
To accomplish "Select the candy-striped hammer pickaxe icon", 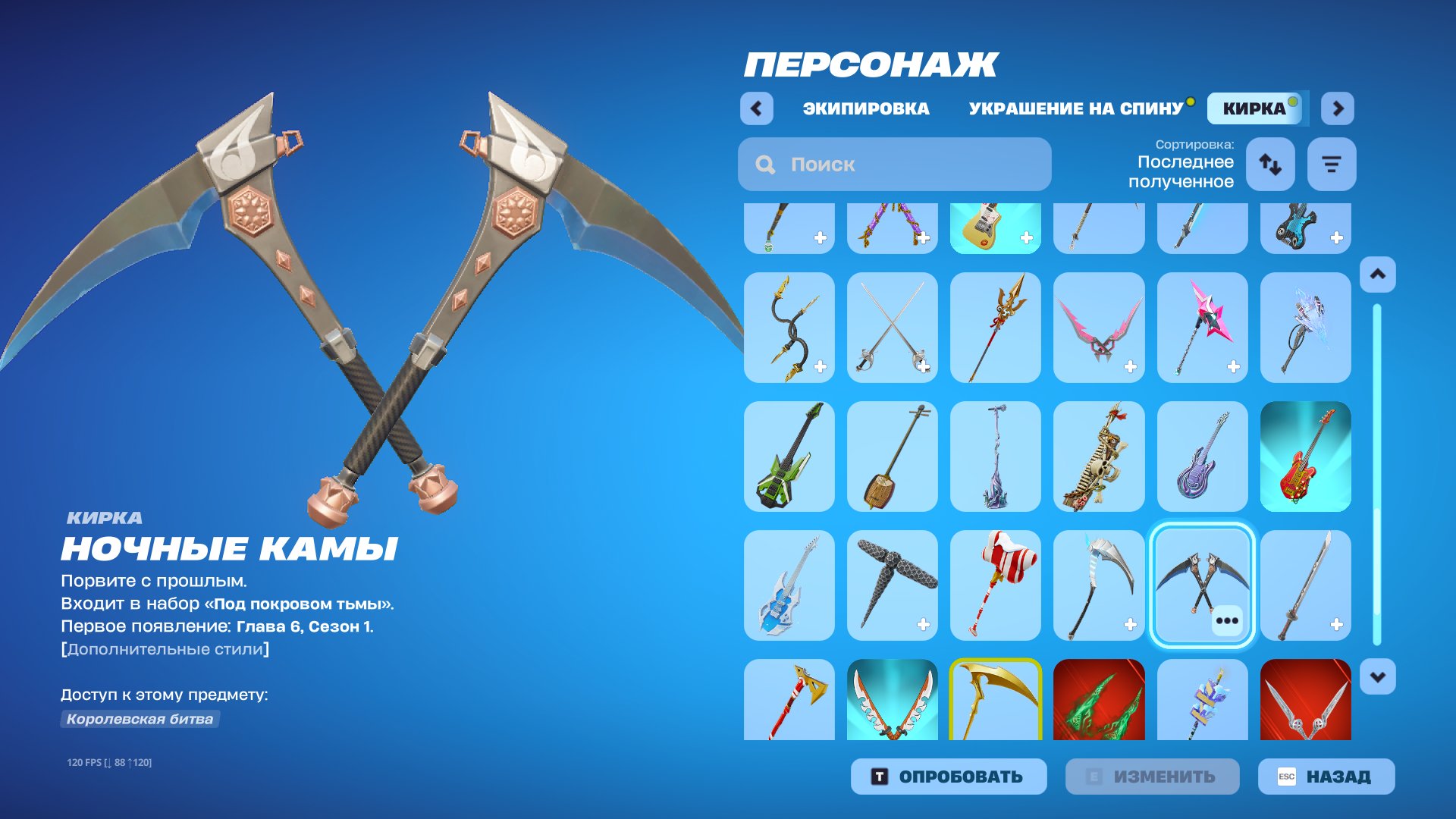I will [995, 584].
